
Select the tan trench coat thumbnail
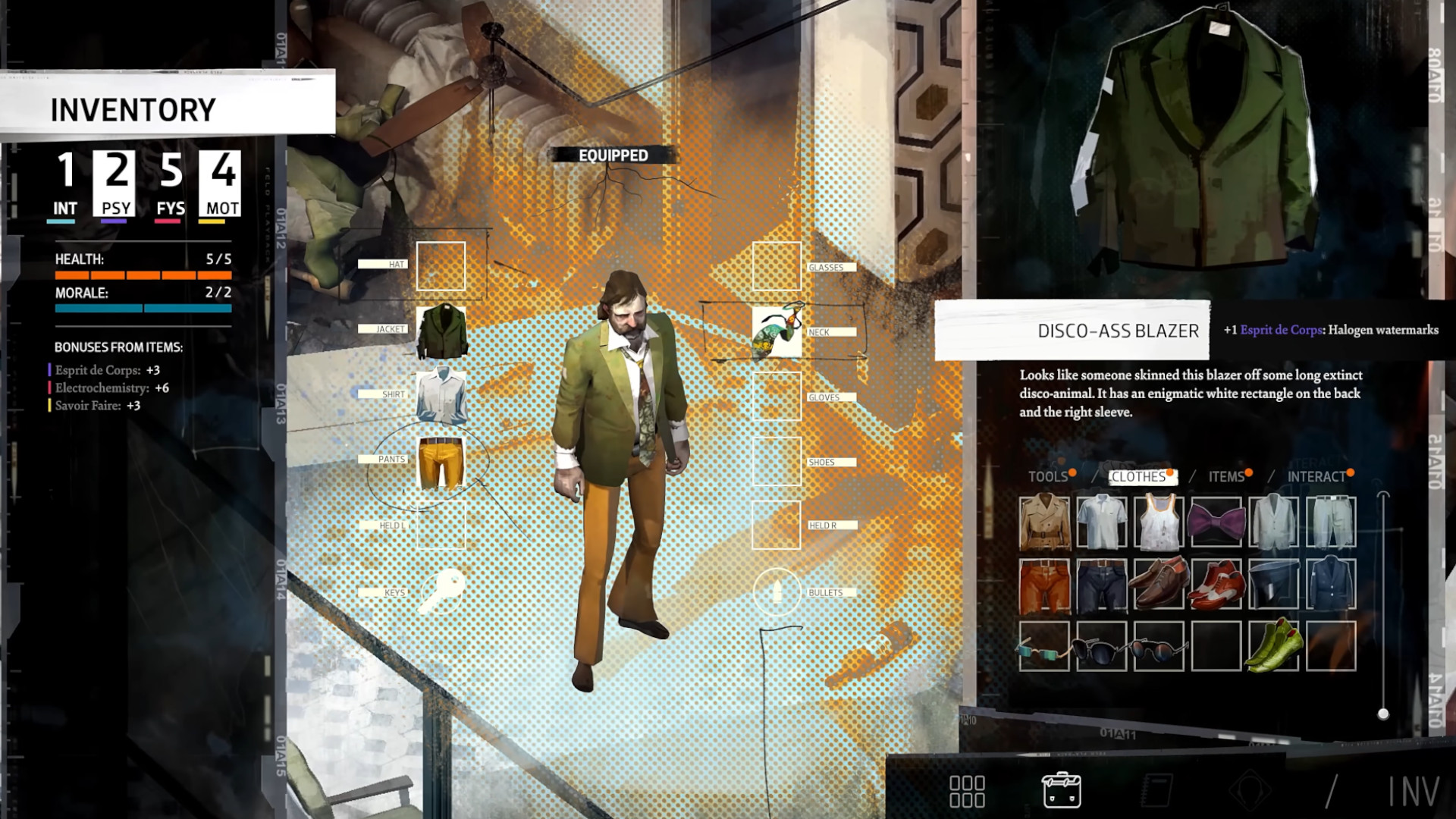coord(1044,522)
